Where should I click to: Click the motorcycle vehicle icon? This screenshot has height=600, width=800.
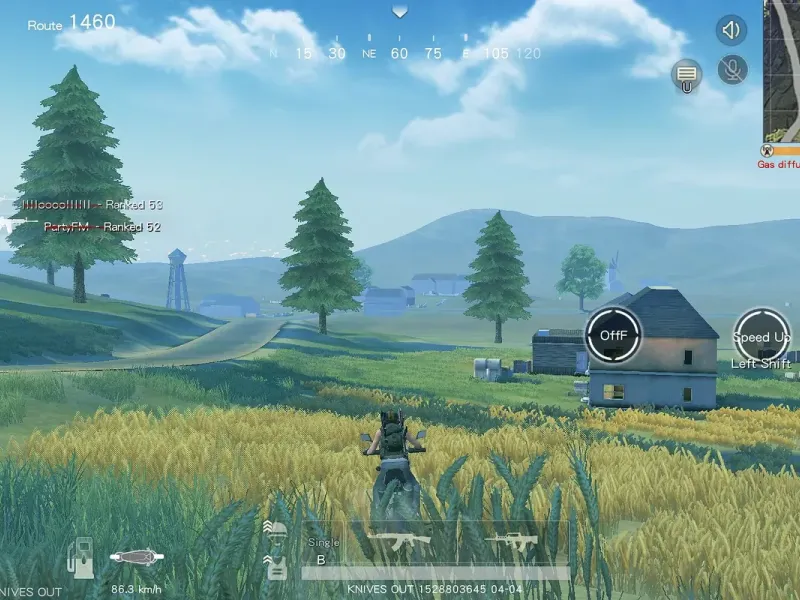tap(136, 556)
